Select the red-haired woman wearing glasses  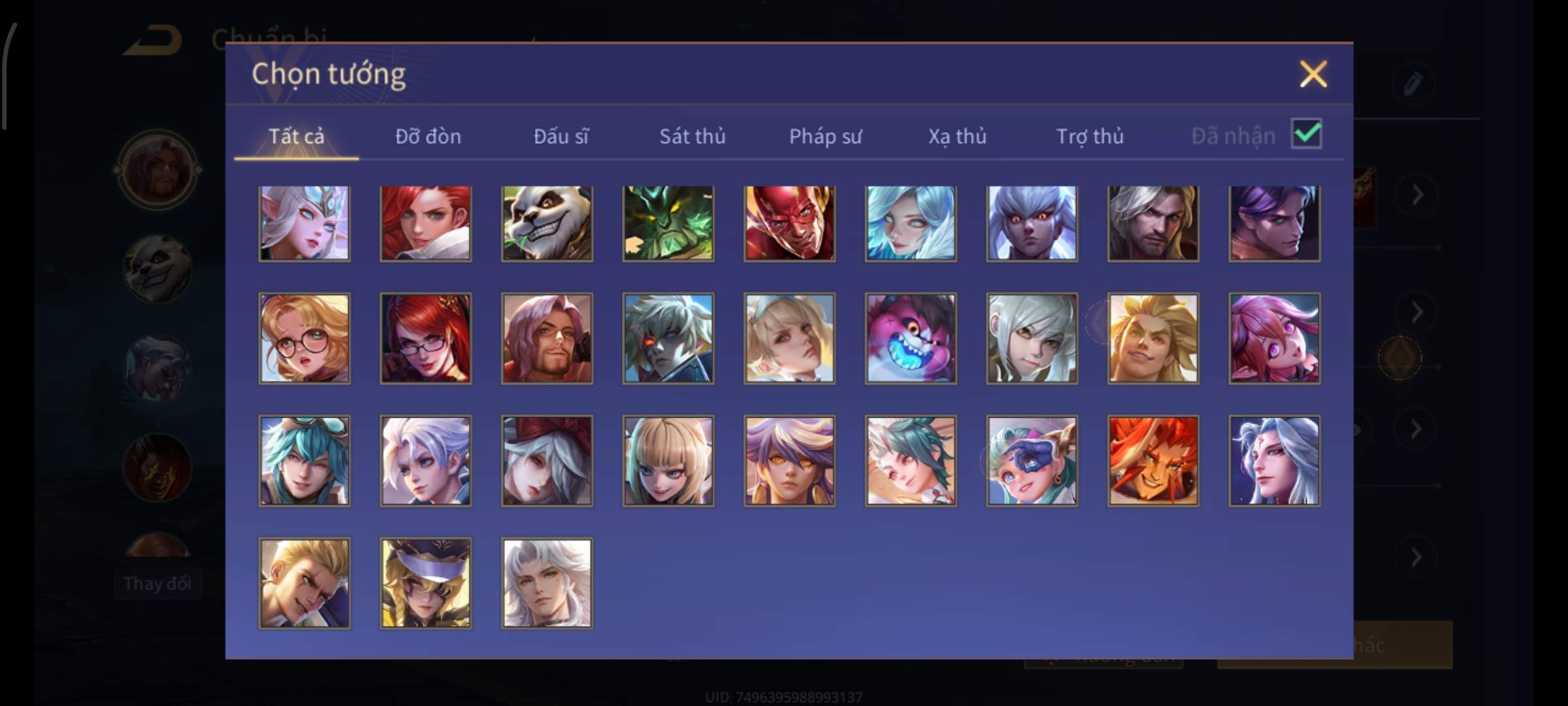click(x=425, y=338)
